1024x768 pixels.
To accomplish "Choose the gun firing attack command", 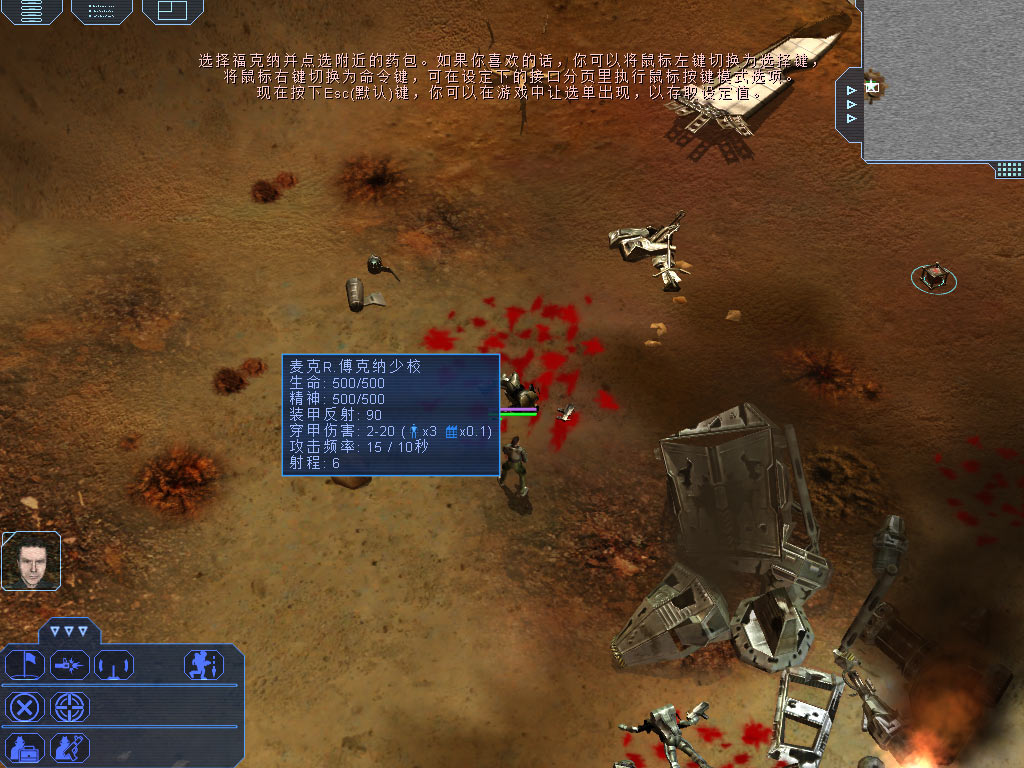I will pos(69,664).
